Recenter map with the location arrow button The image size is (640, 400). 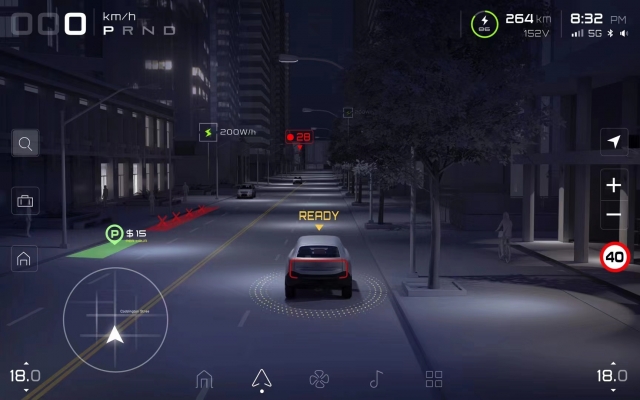tap(614, 142)
